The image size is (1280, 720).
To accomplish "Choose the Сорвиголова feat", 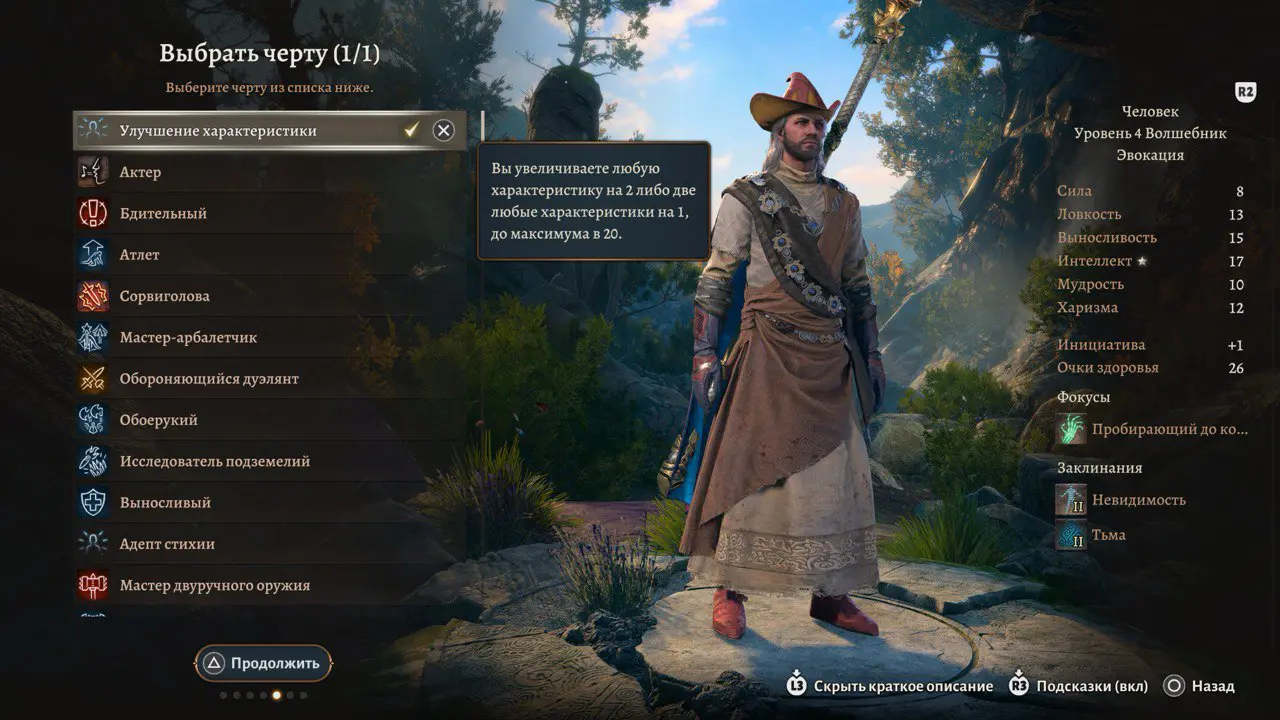I will pyautogui.click(x=165, y=296).
